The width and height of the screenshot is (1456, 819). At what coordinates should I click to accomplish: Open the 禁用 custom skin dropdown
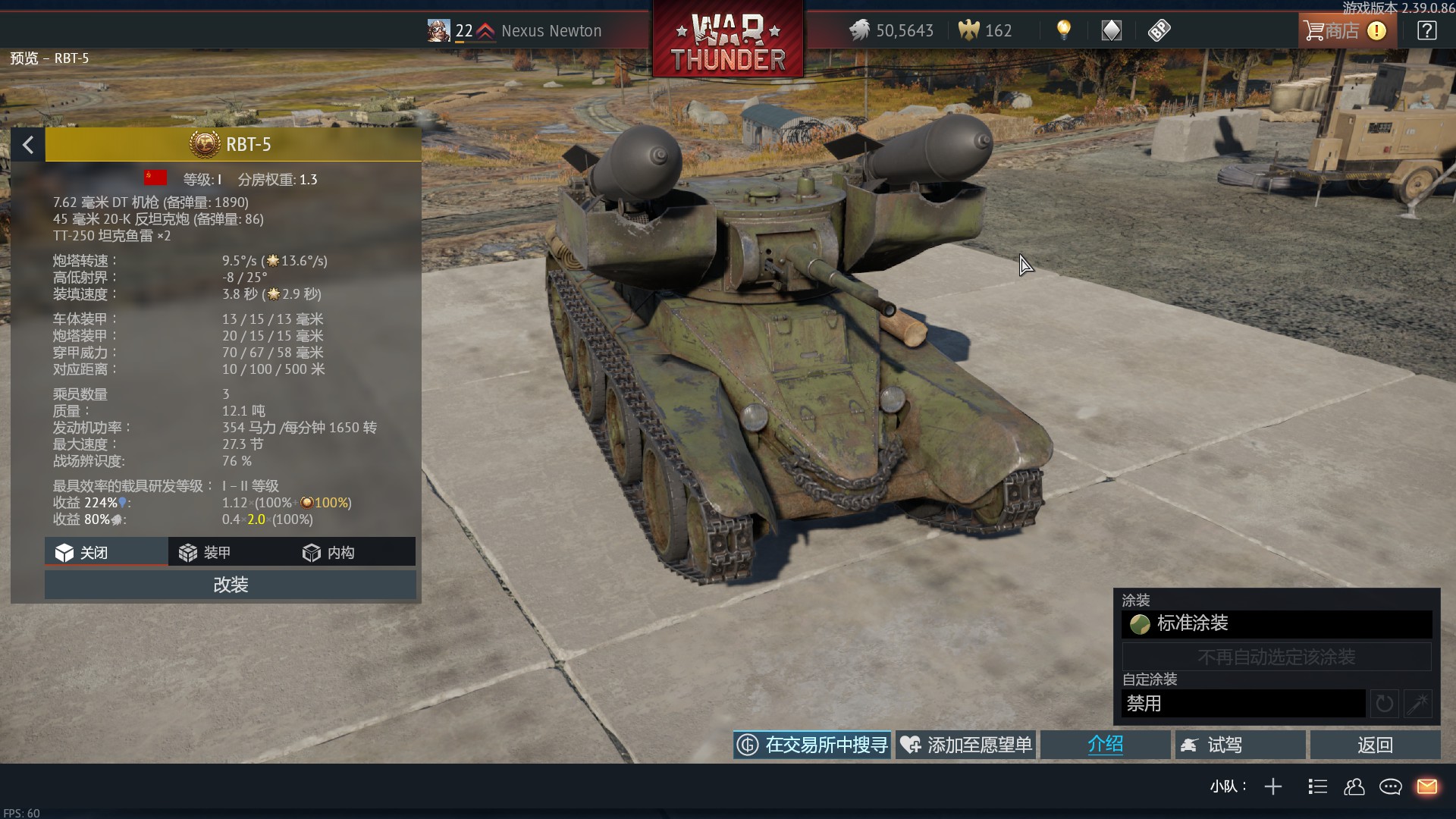coord(1243,704)
